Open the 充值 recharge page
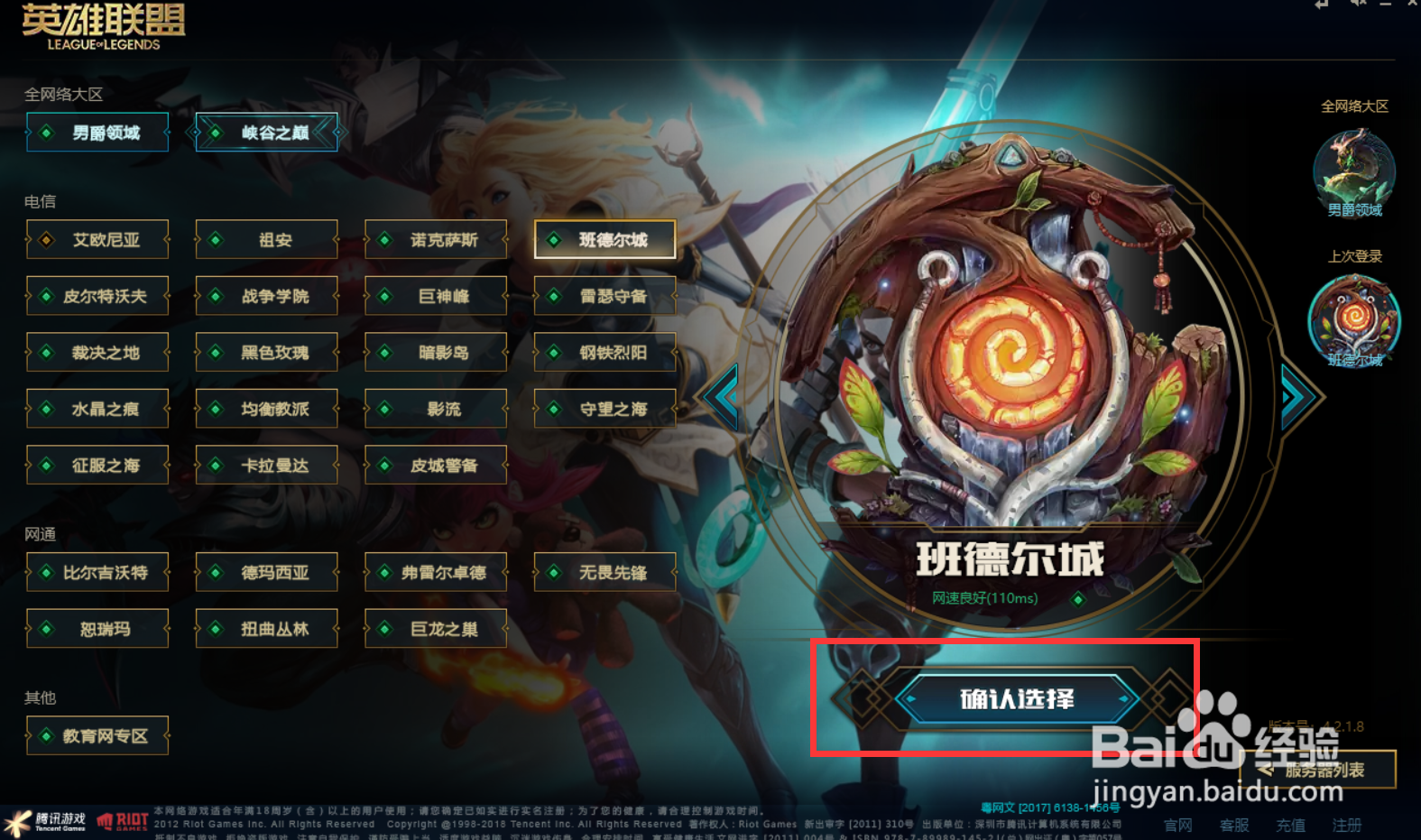1421x840 pixels. [1290, 825]
